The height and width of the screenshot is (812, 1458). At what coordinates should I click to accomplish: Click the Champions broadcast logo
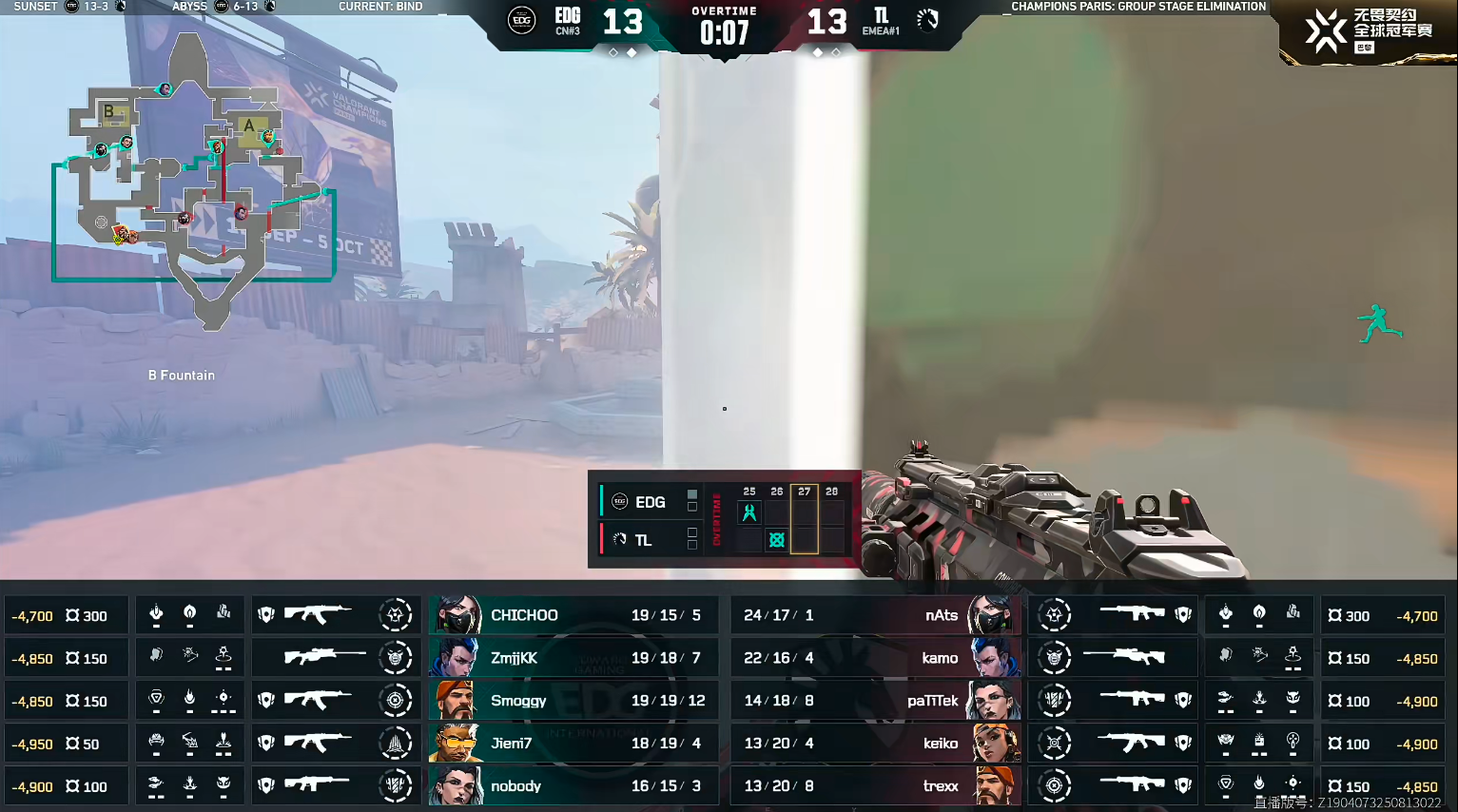click(x=1367, y=31)
